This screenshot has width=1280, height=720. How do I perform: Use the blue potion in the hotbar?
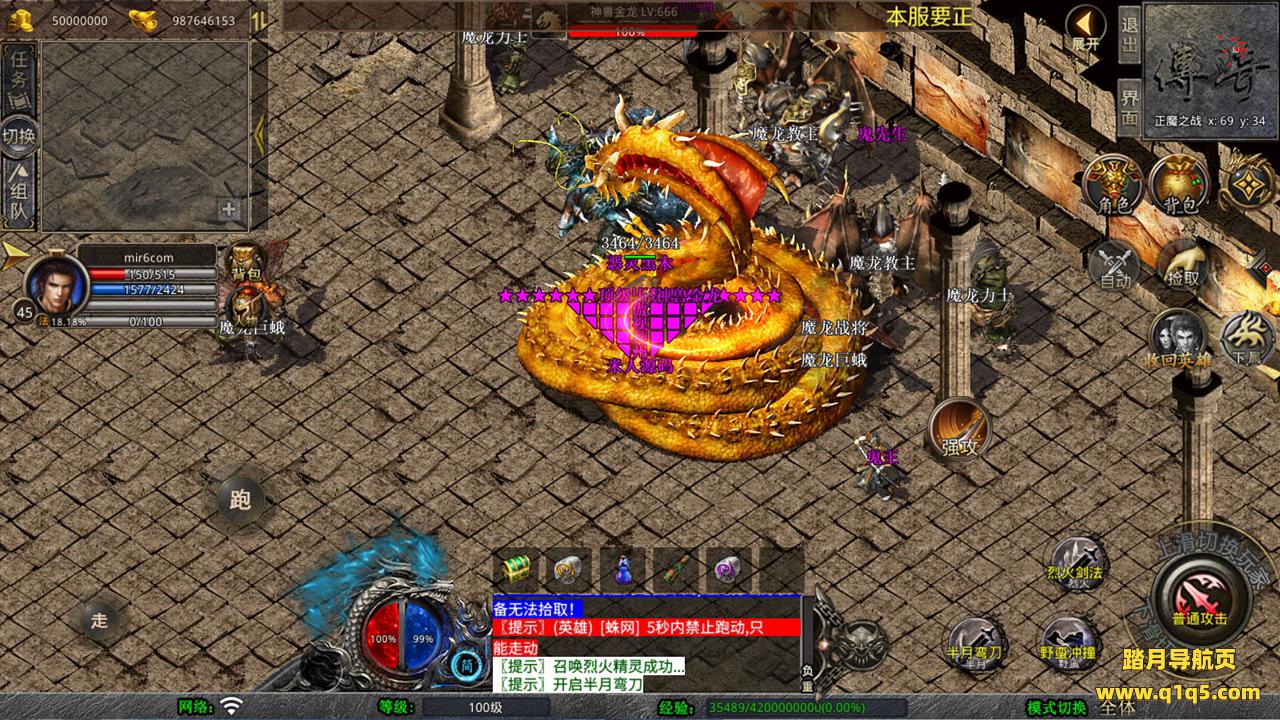[x=622, y=569]
